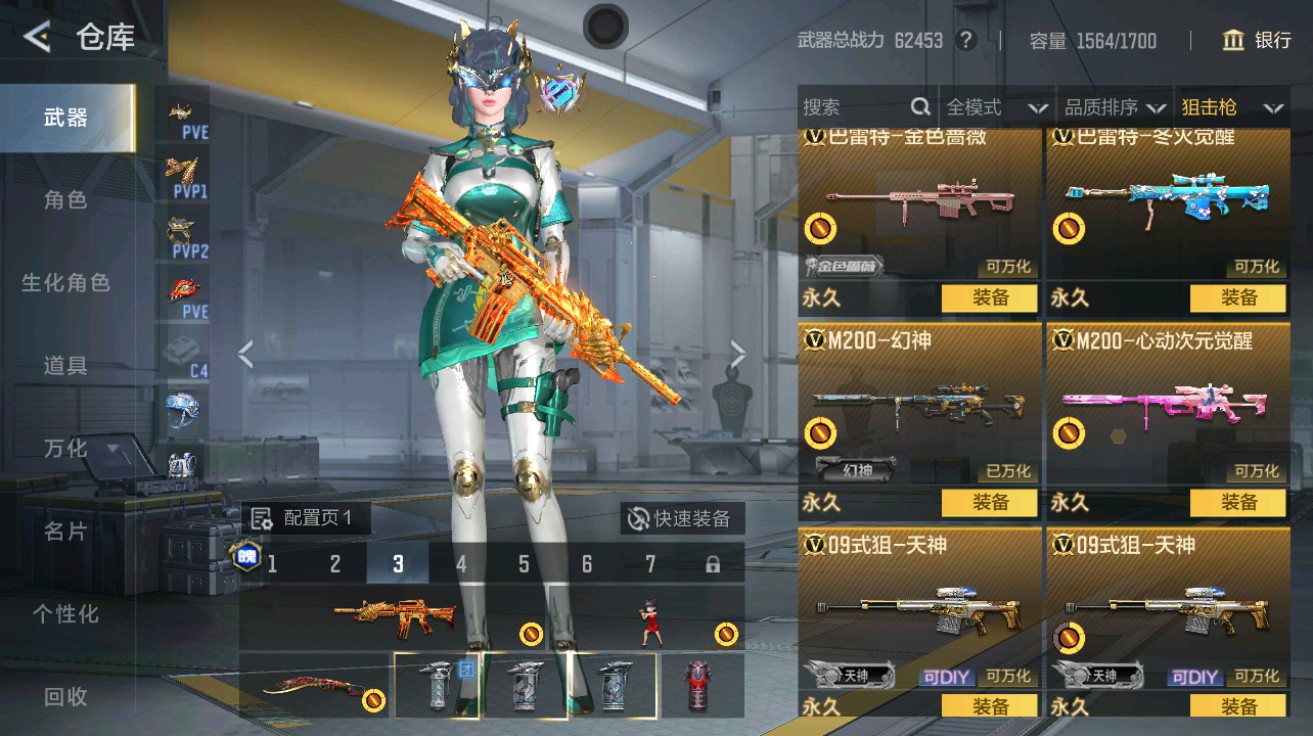This screenshot has width=1313, height=736.
Task: Expand the 万化 category
Action: coord(66,449)
